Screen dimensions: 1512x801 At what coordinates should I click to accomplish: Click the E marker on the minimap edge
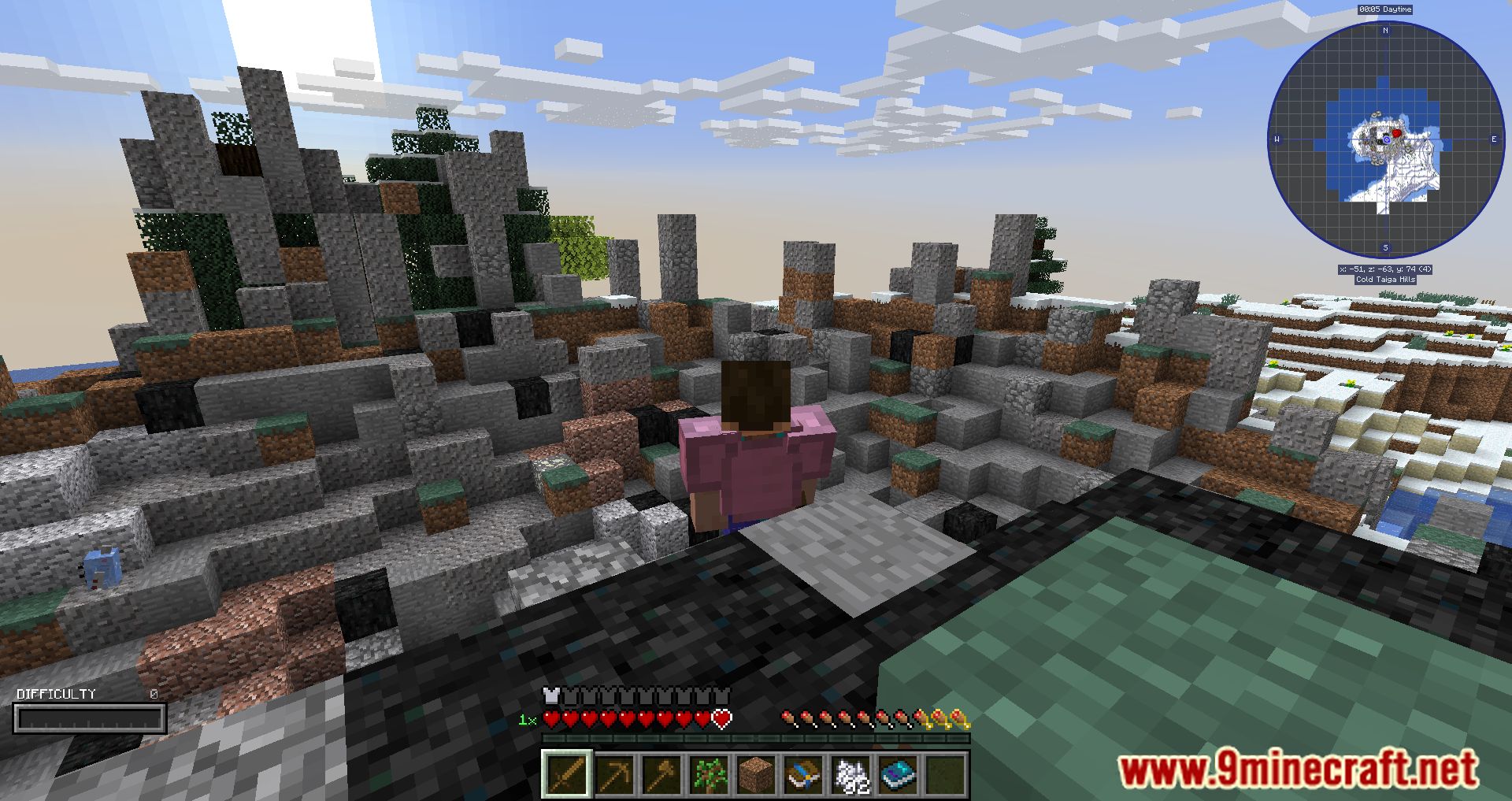point(1494,138)
